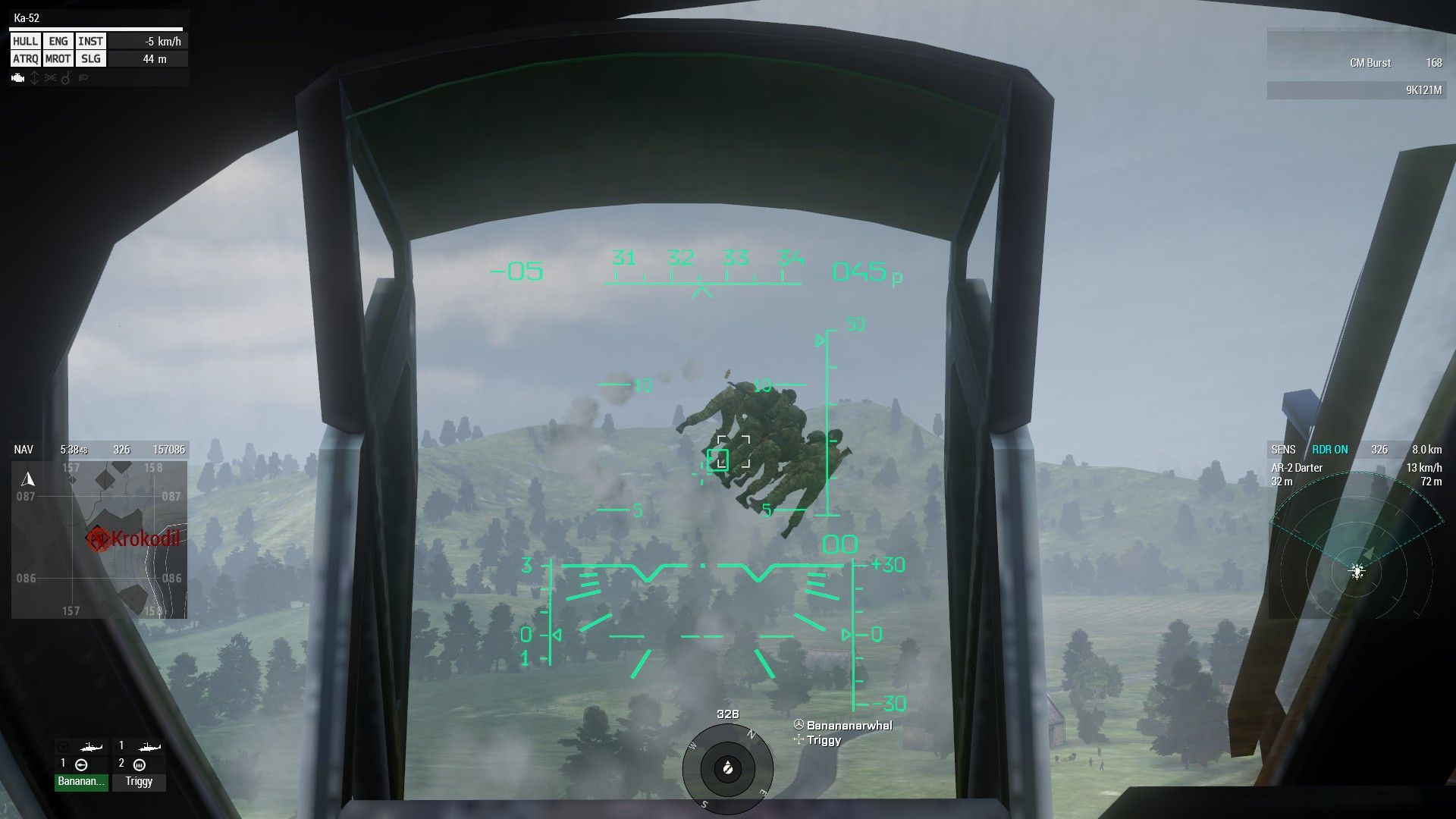Image resolution: width=1456 pixels, height=819 pixels.
Task: Select the headlights icon on the status strip
Action: click(83, 78)
